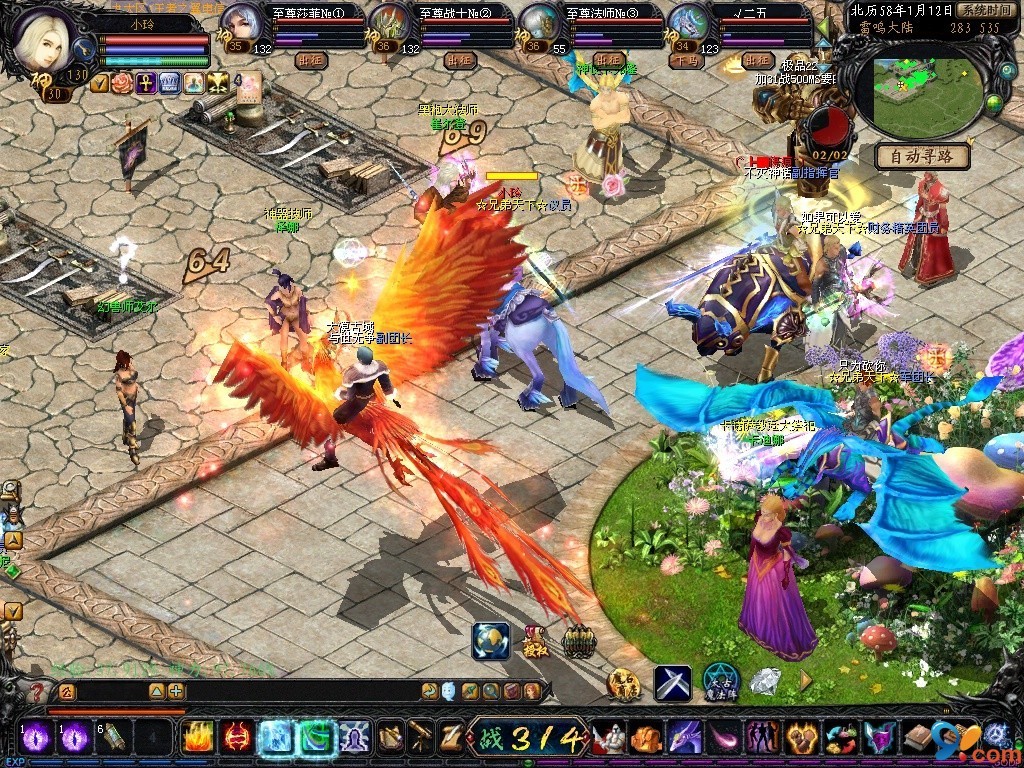Open the red question mark help button
The width and height of the screenshot is (1024, 768).
click(x=37, y=691)
